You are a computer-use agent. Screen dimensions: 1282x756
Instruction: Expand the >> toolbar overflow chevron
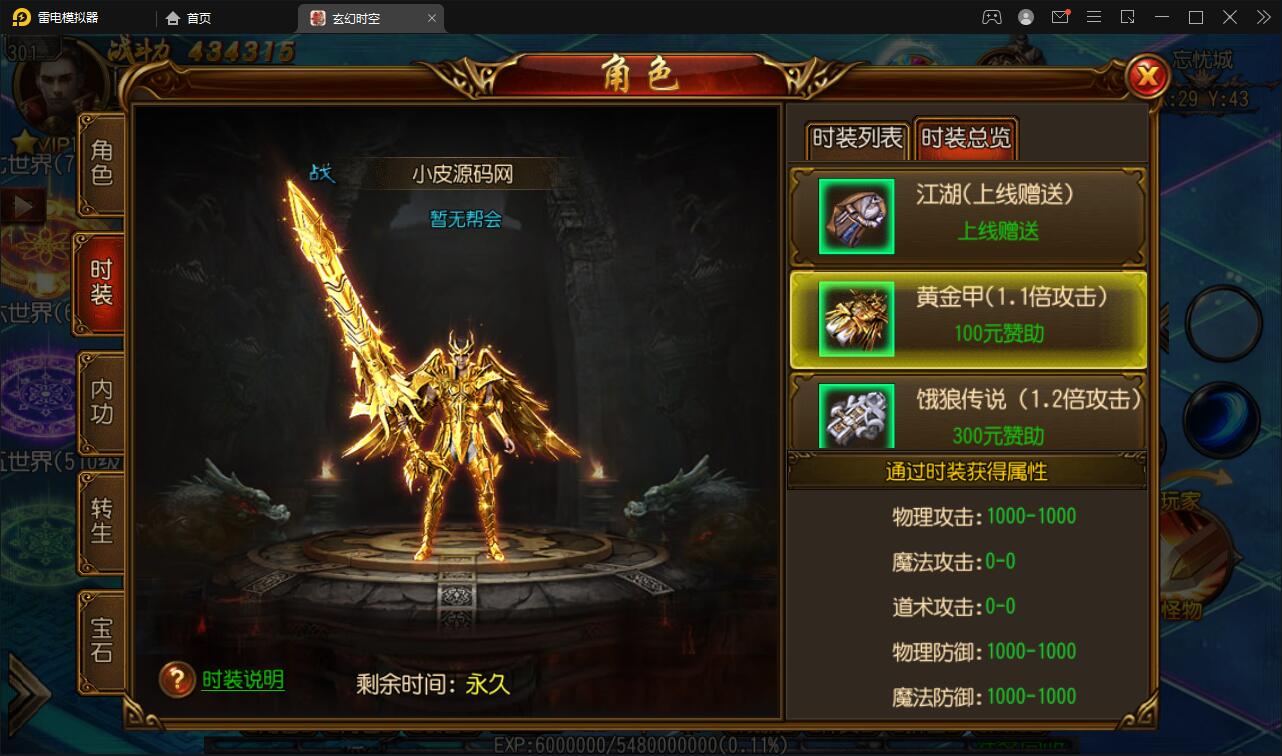click(x=1262, y=17)
